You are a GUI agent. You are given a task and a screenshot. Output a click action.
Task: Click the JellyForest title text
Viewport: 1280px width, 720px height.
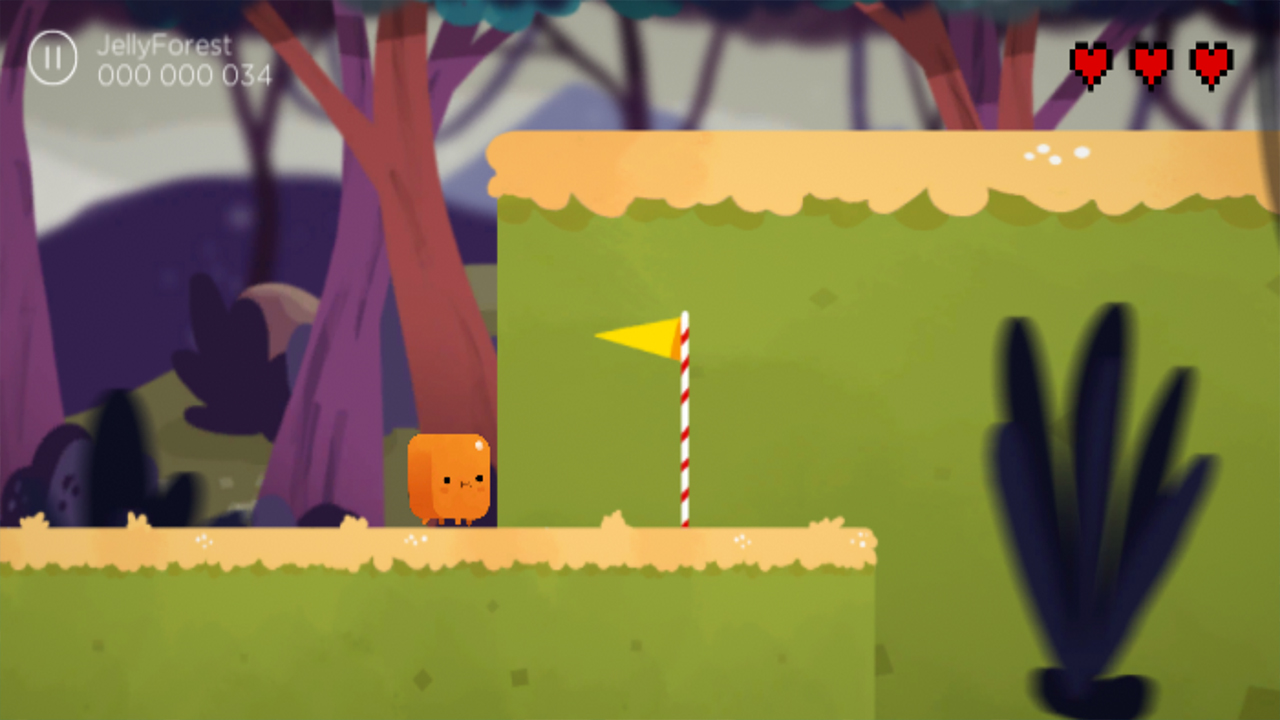click(162, 45)
